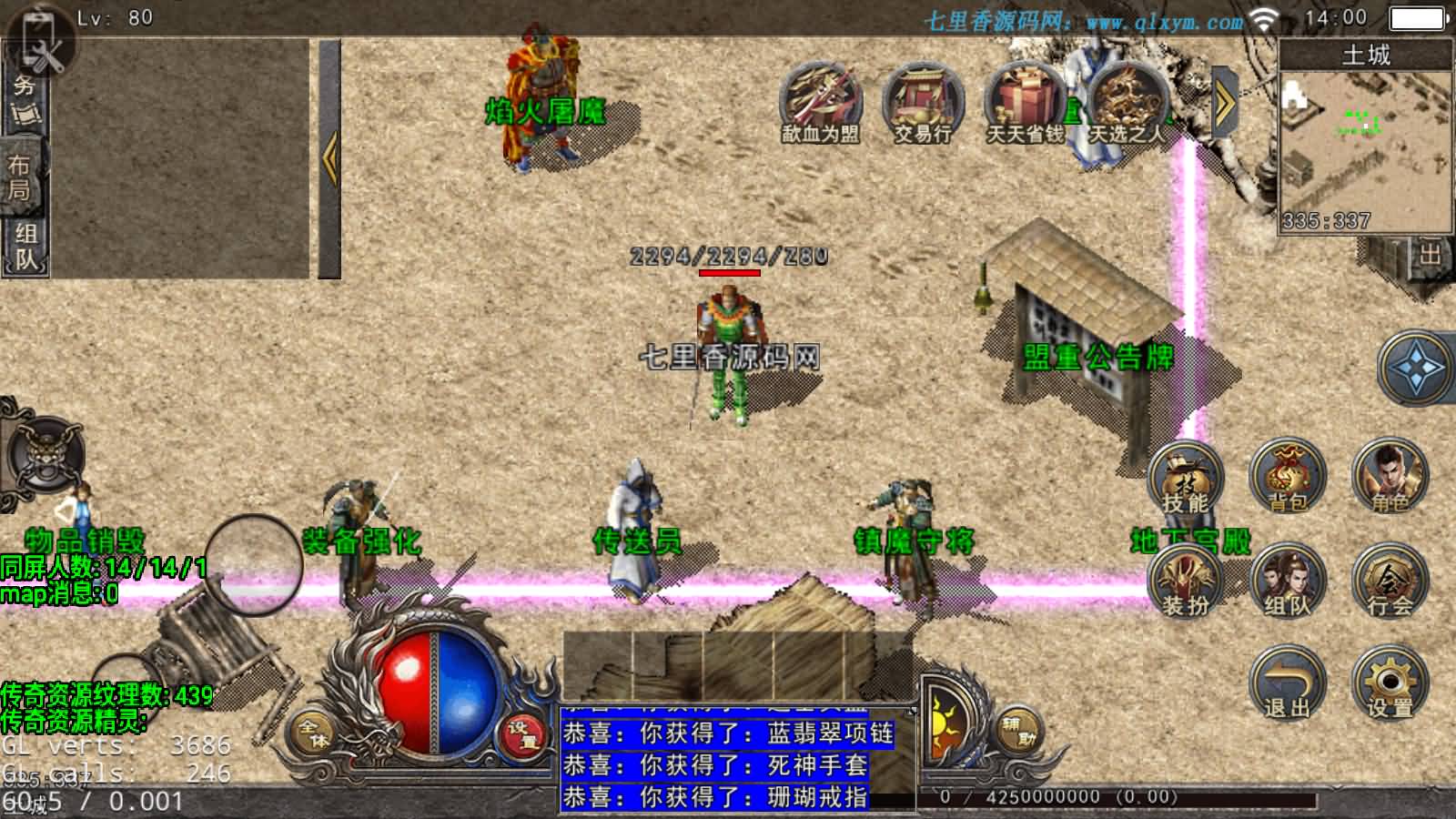Screen dimensions: 1456x819
Task: Expand the top icon row with the arrow
Action: [x=1225, y=104]
